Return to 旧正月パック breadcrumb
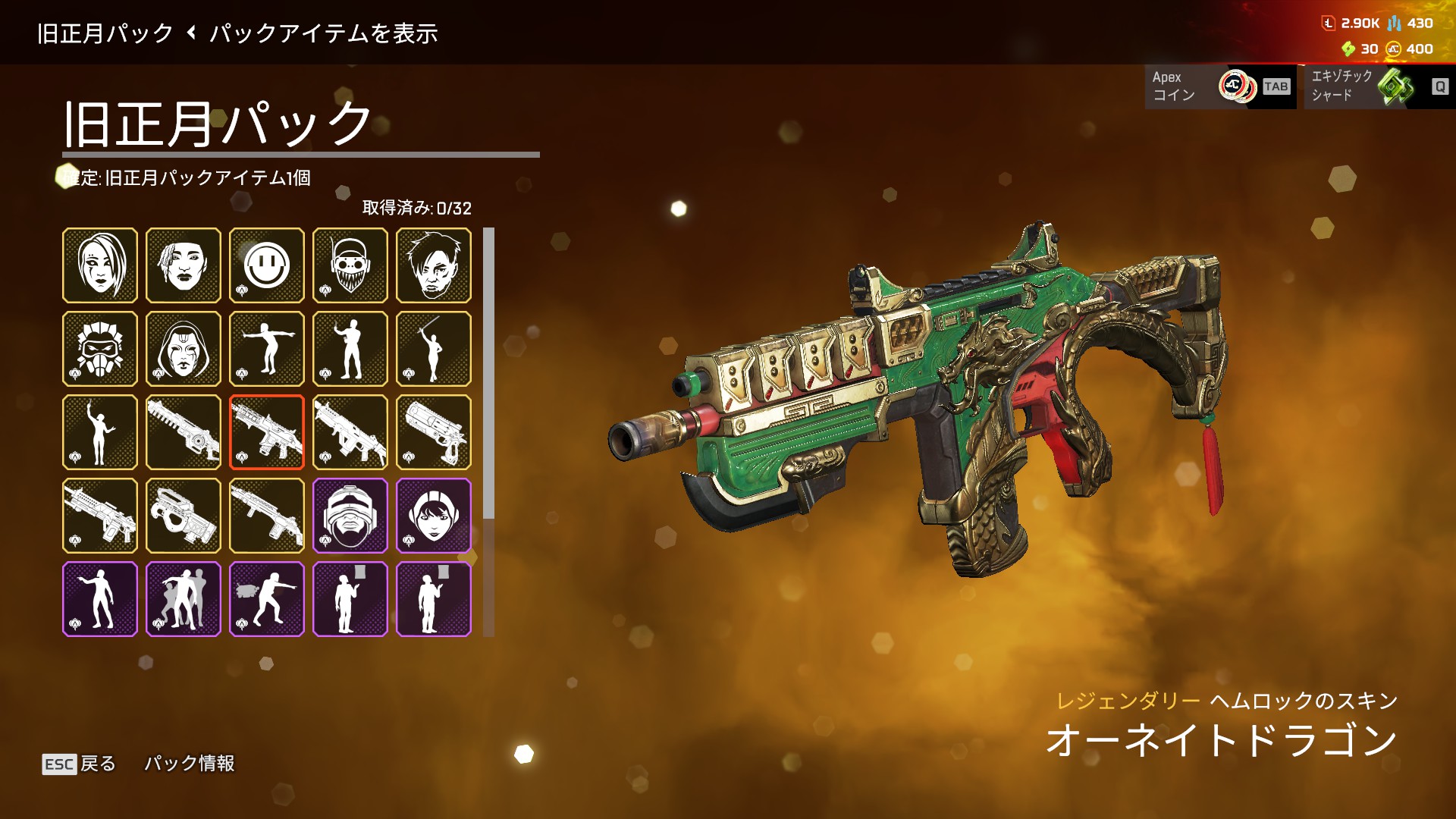Image resolution: width=1456 pixels, height=819 pixels. [105, 33]
